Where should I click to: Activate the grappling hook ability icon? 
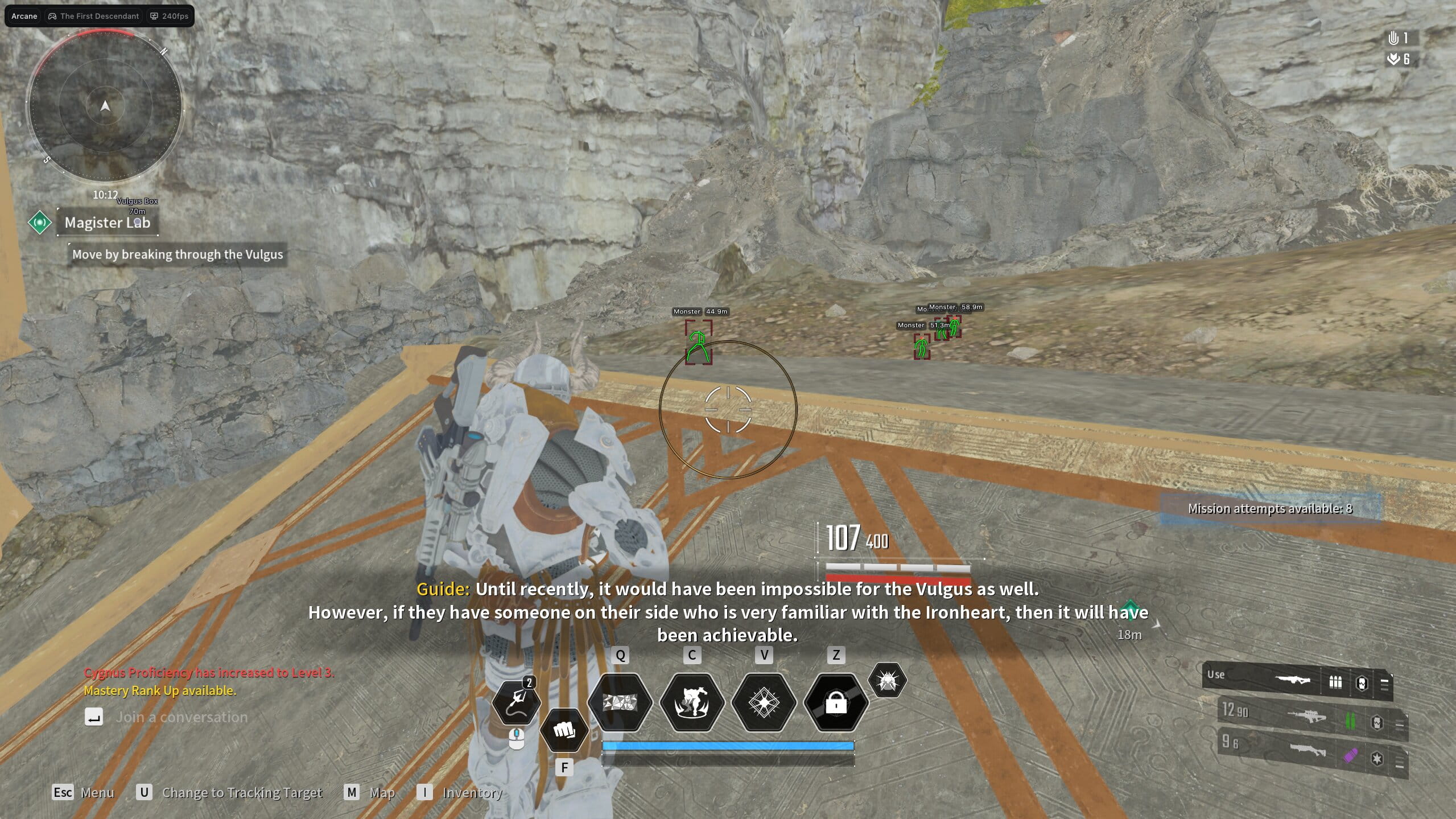[516, 701]
